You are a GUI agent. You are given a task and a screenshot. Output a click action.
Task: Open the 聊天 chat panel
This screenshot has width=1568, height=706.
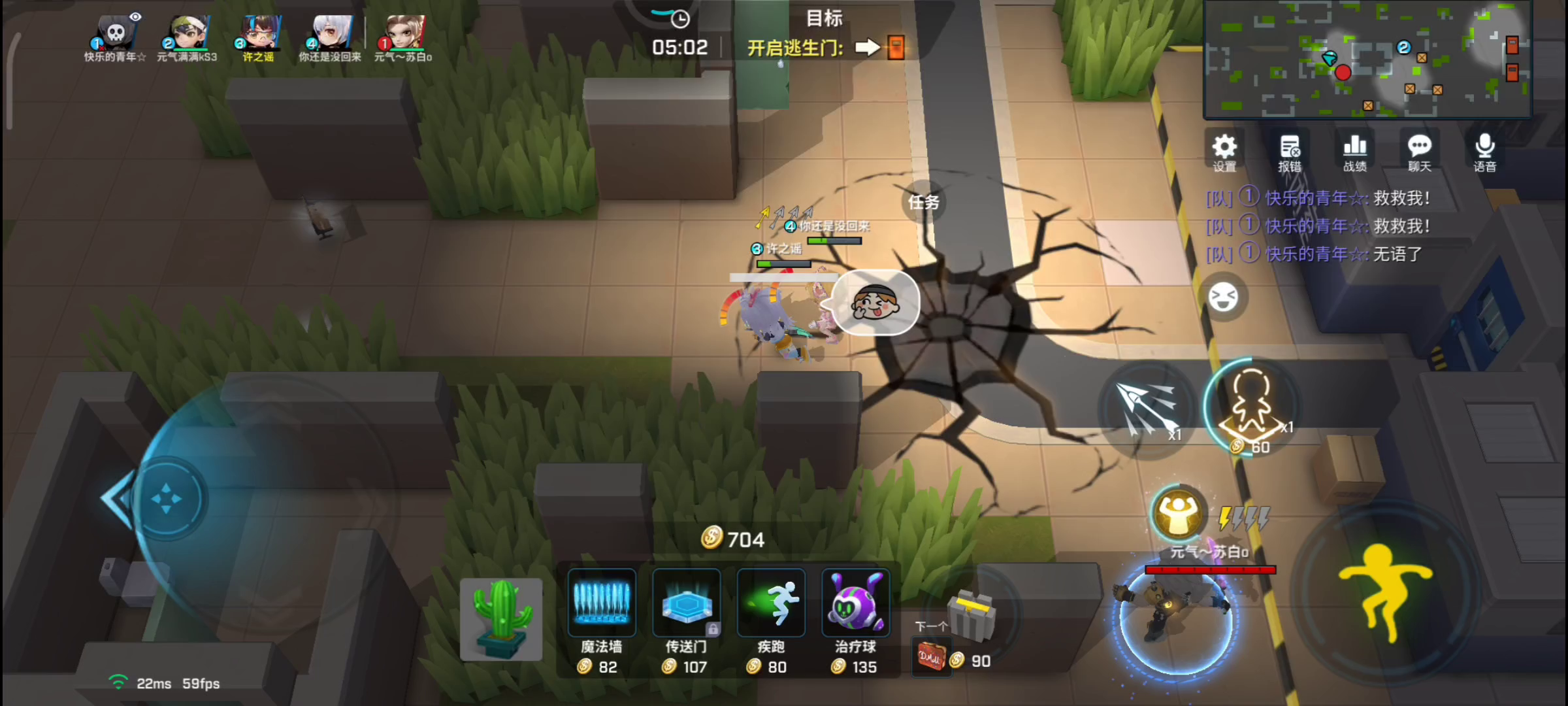point(1419,152)
